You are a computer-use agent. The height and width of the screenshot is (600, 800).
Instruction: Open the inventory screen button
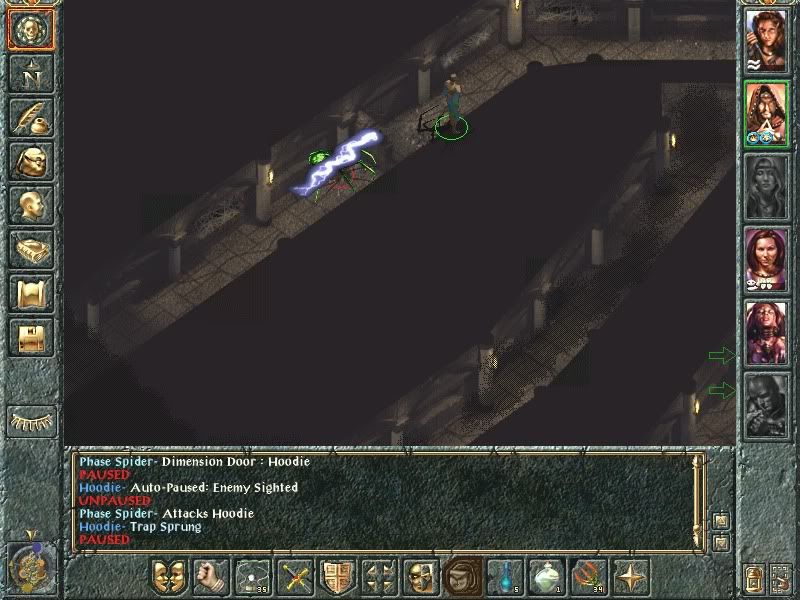31,162
